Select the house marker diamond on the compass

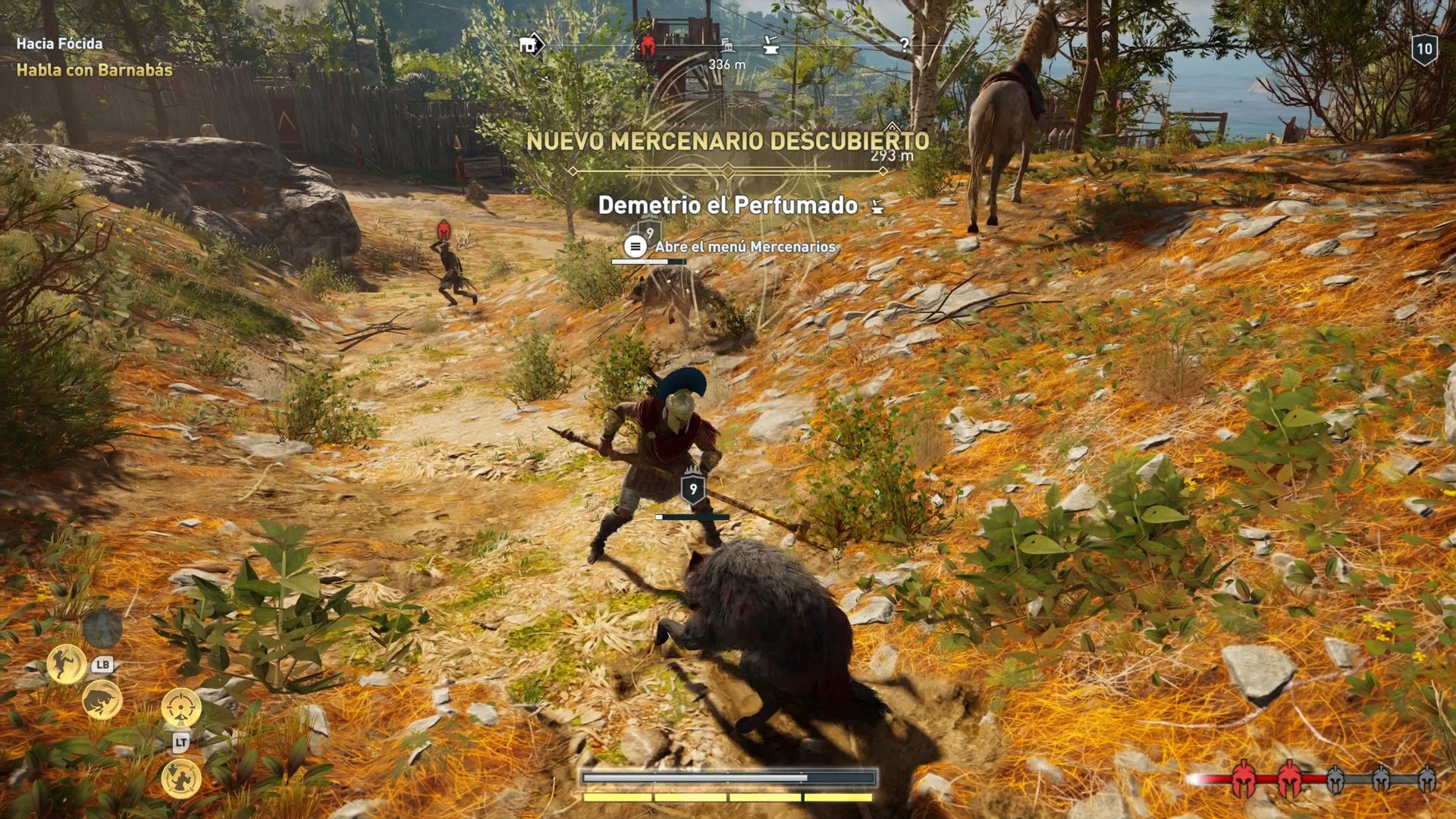pos(531,44)
